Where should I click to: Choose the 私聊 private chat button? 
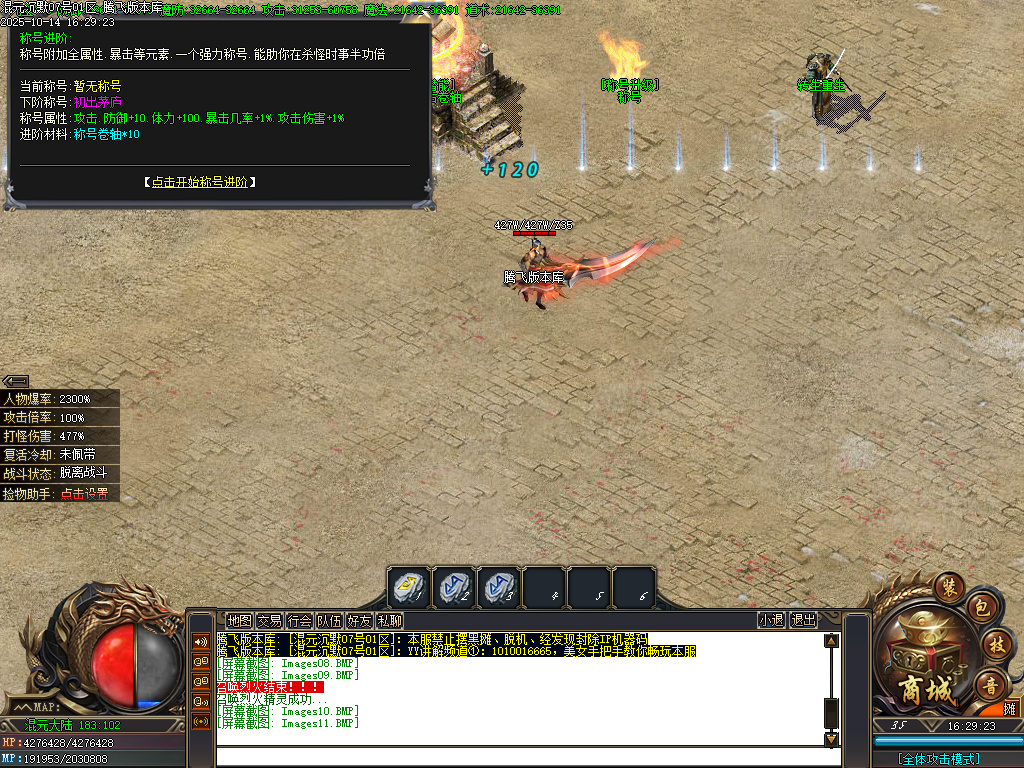click(389, 620)
